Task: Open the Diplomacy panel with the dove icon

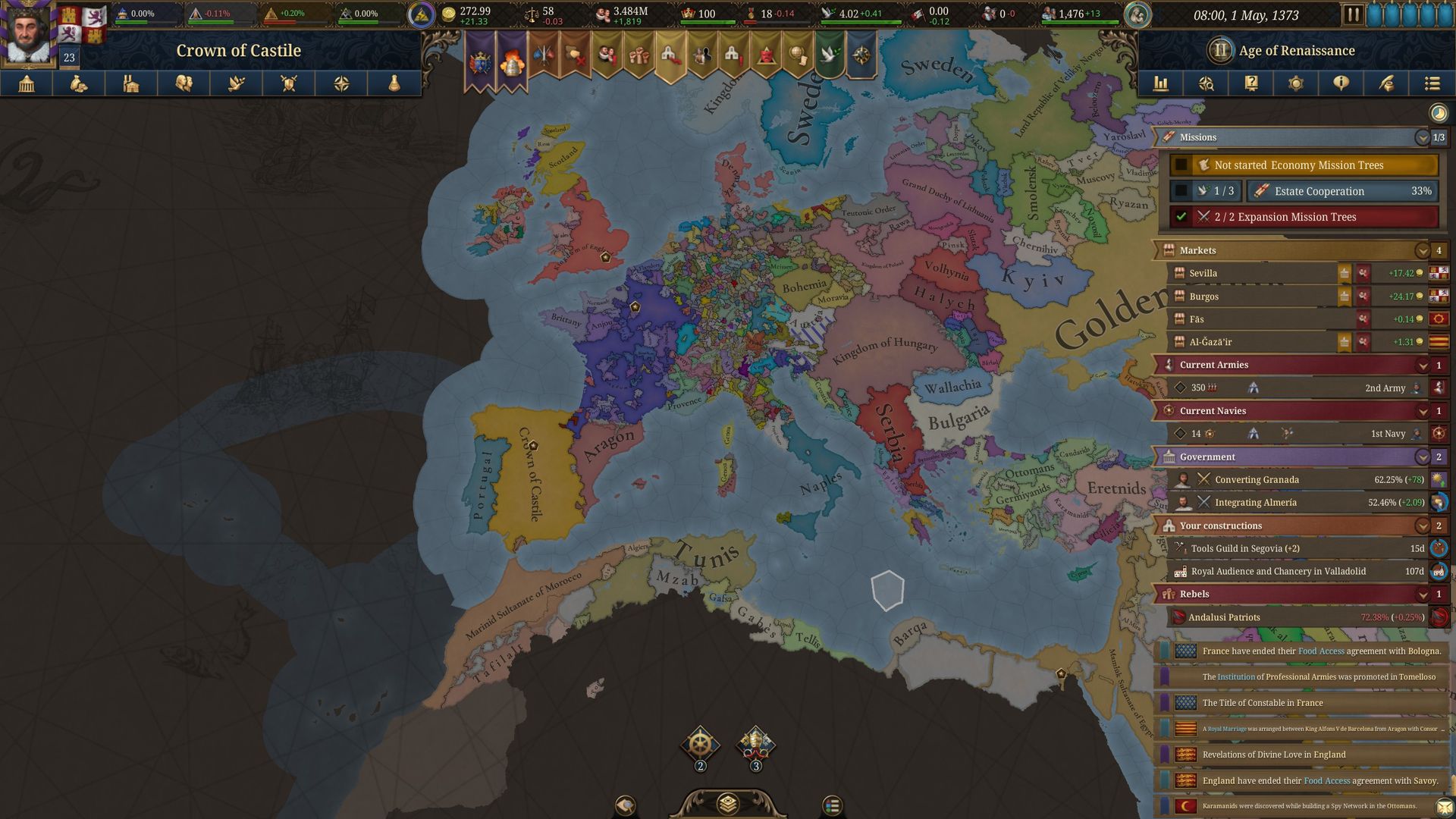Action: [237, 84]
